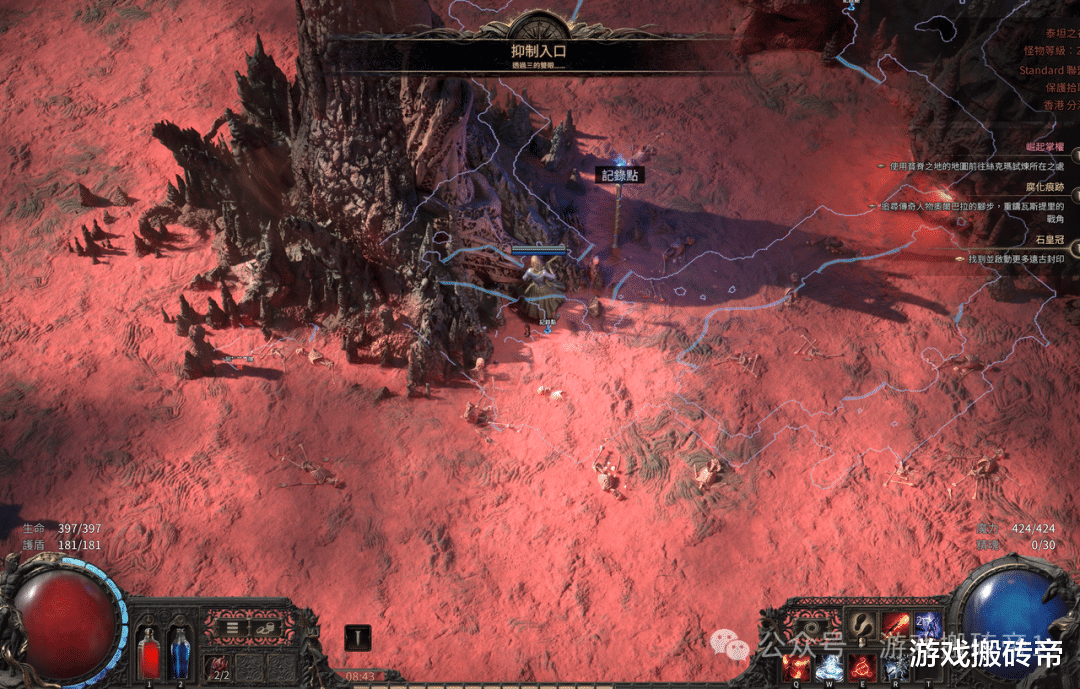
Task: Cast the fiery Q skill
Action: pyautogui.click(x=797, y=667)
